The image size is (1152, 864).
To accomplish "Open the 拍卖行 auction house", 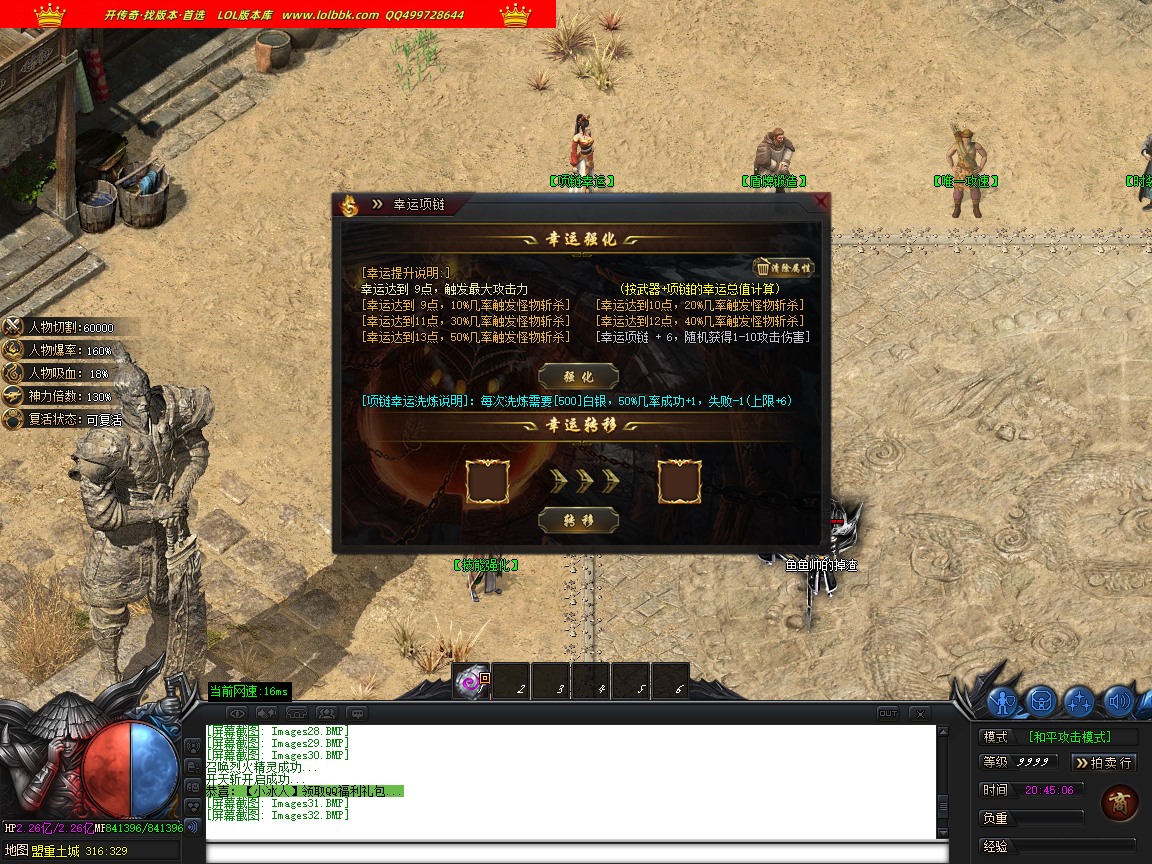I will tap(1104, 763).
